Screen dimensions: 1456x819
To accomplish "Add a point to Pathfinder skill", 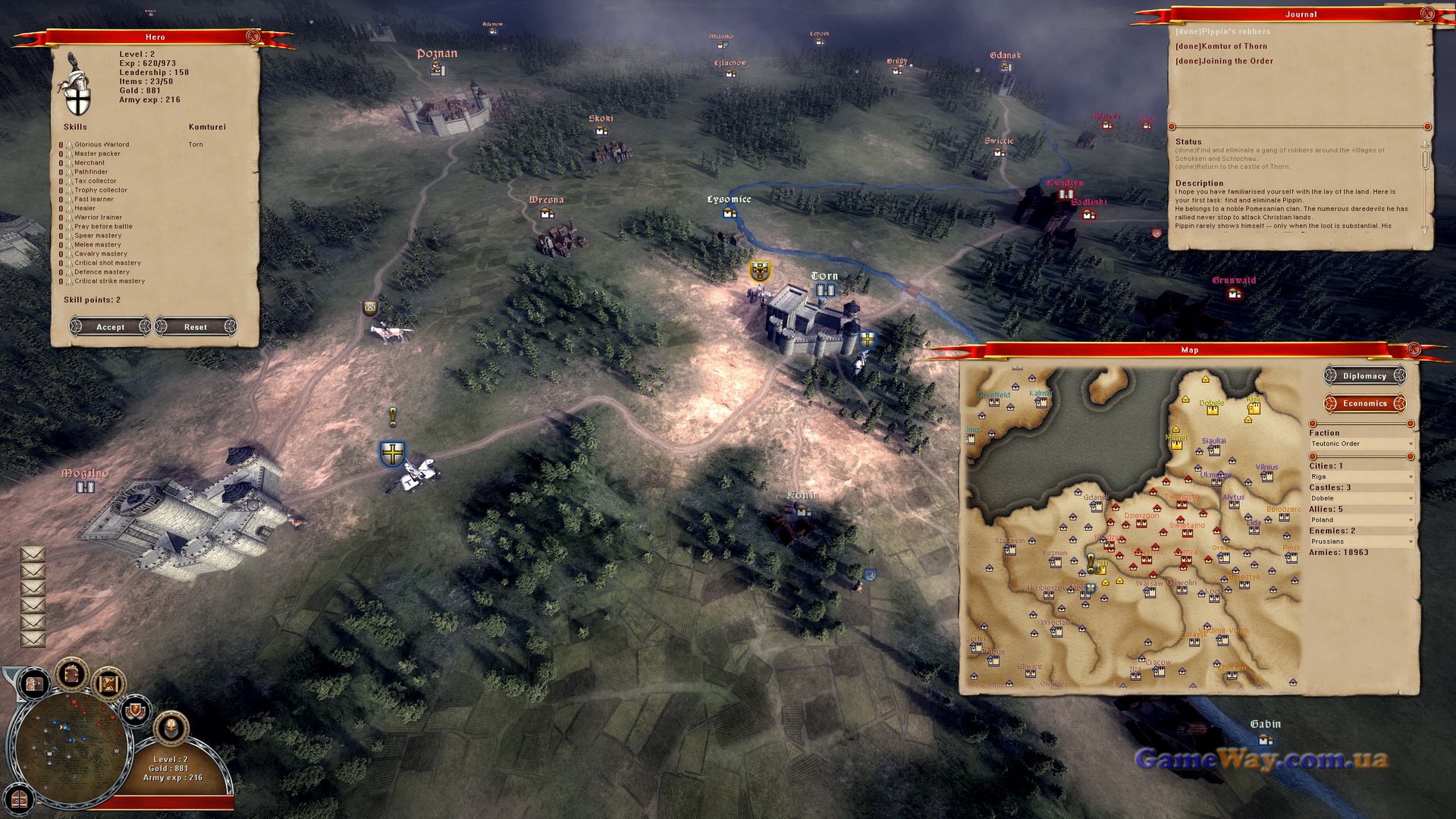I will [x=69, y=172].
